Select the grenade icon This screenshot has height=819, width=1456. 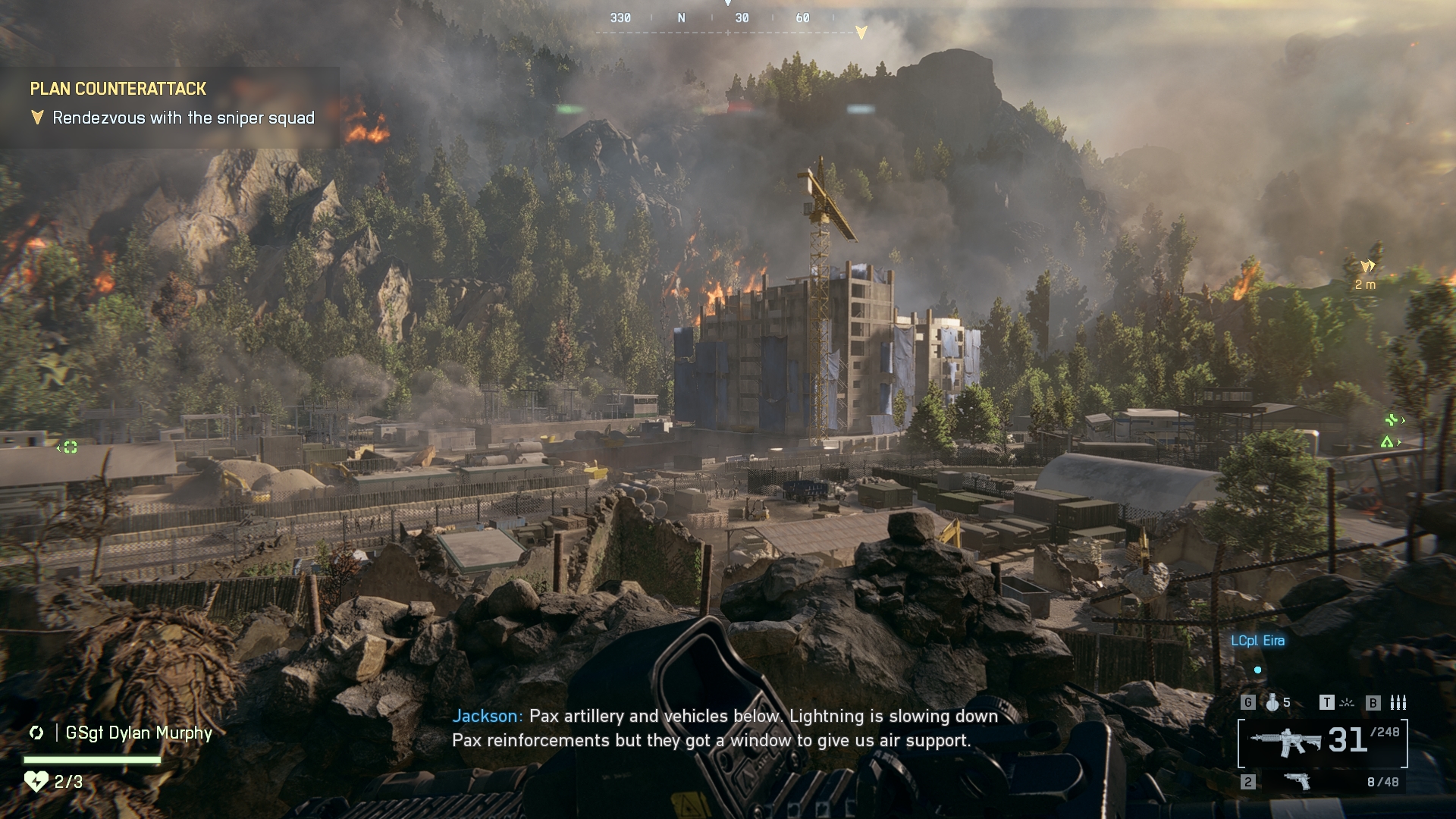[x=1272, y=702]
